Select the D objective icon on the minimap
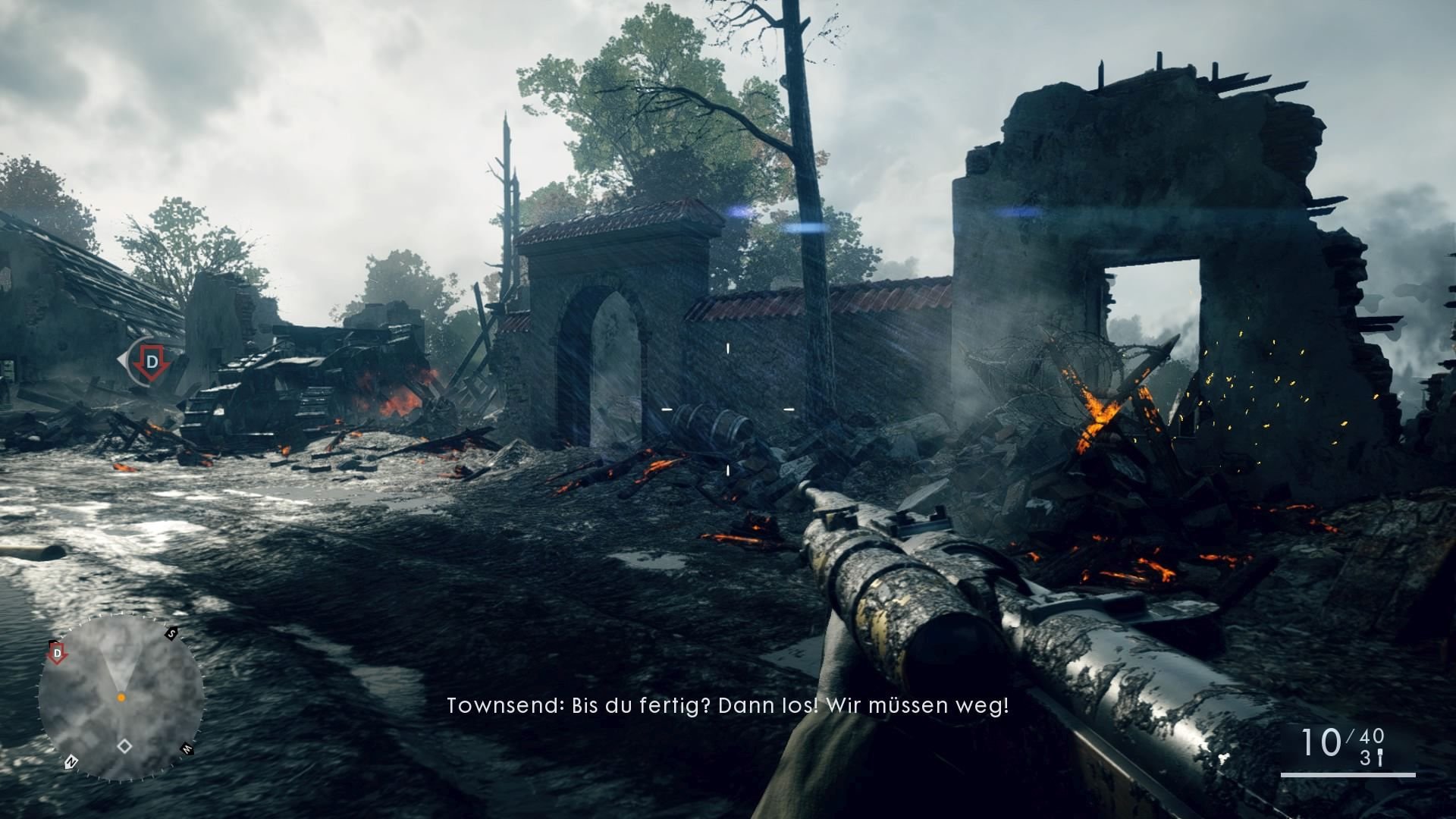Screen dimensions: 1456x819 tap(58, 653)
